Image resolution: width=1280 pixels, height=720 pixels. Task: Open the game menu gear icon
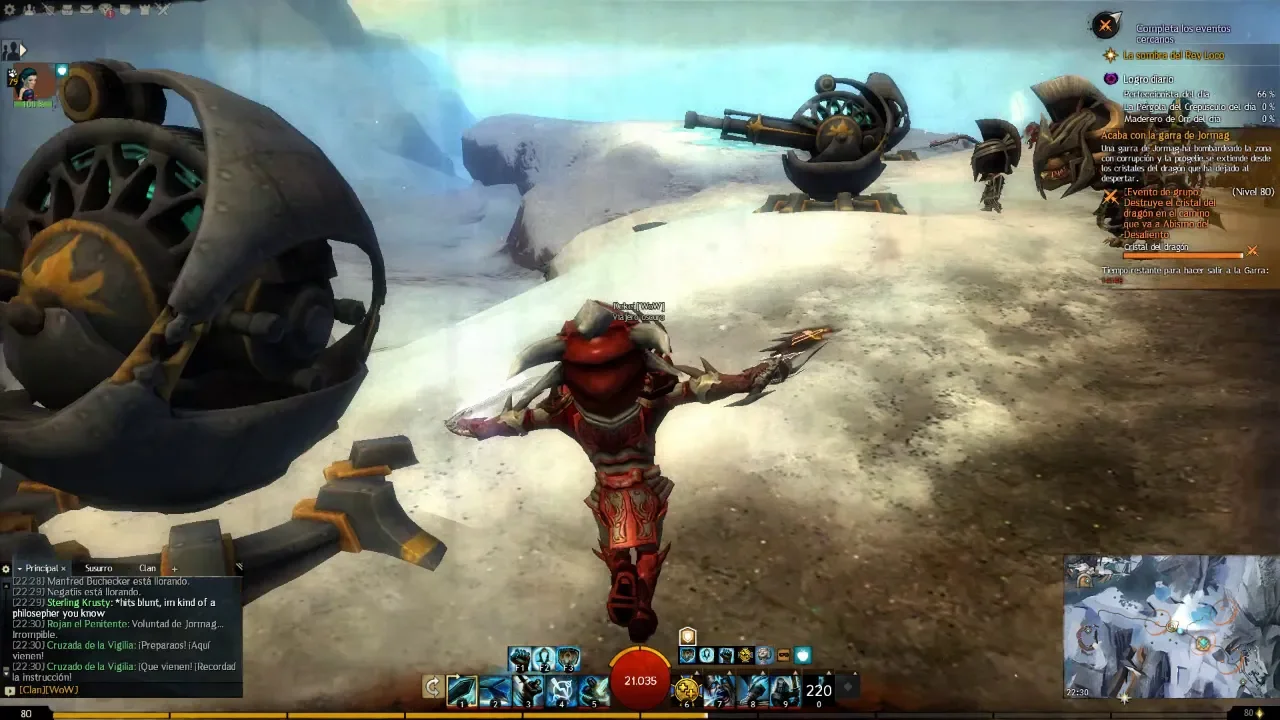8,10
